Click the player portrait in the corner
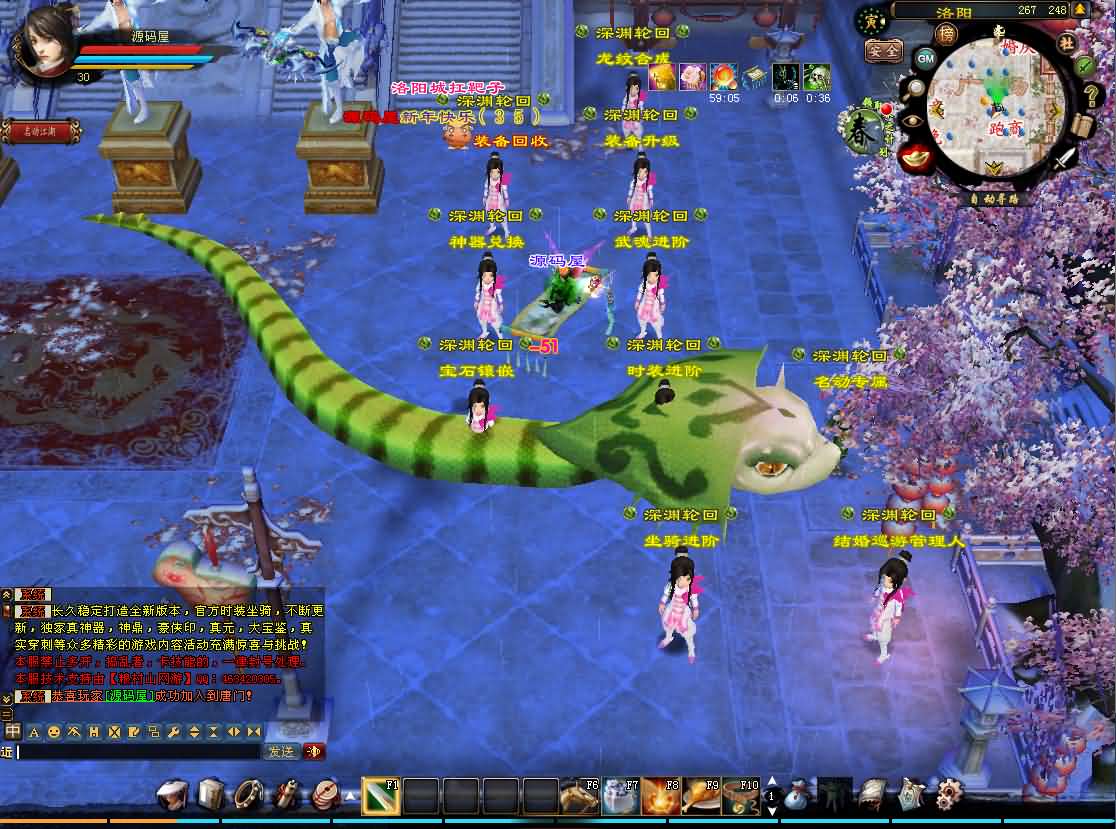The width and height of the screenshot is (1116, 829). [x=43, y=44]
